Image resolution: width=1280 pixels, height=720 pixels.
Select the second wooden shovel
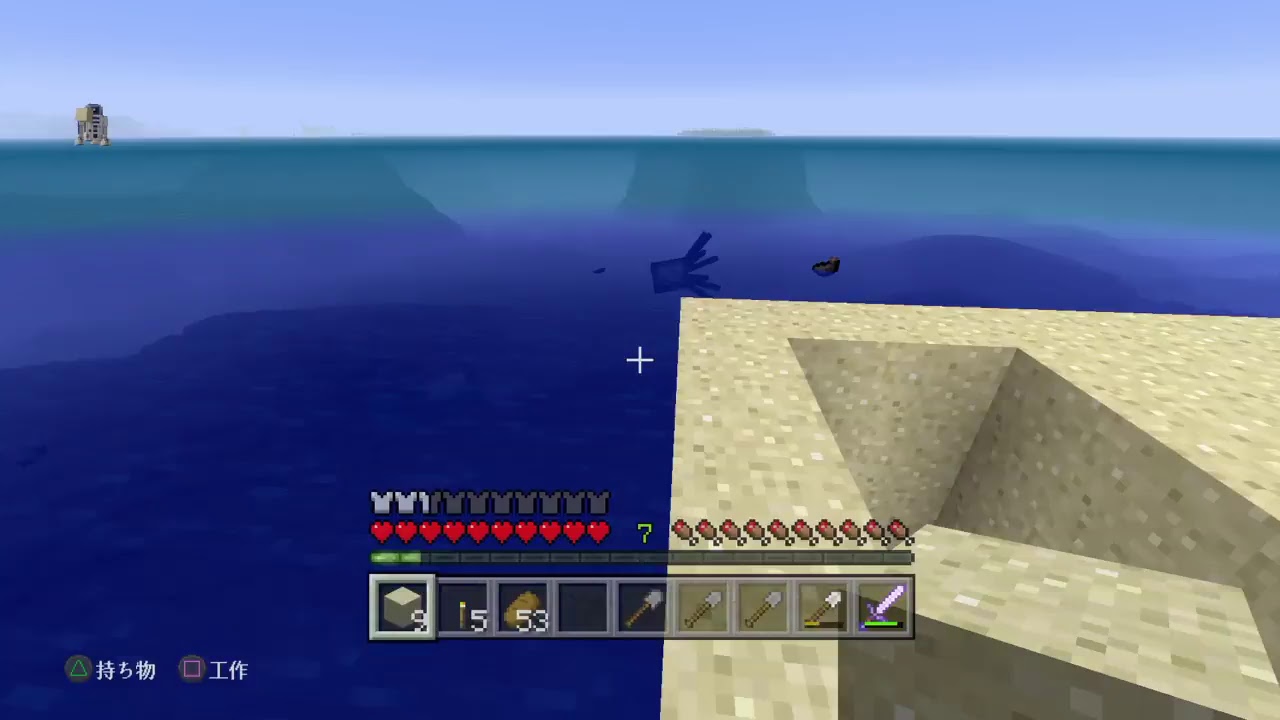pyautogui.click(x=763, y=605)
